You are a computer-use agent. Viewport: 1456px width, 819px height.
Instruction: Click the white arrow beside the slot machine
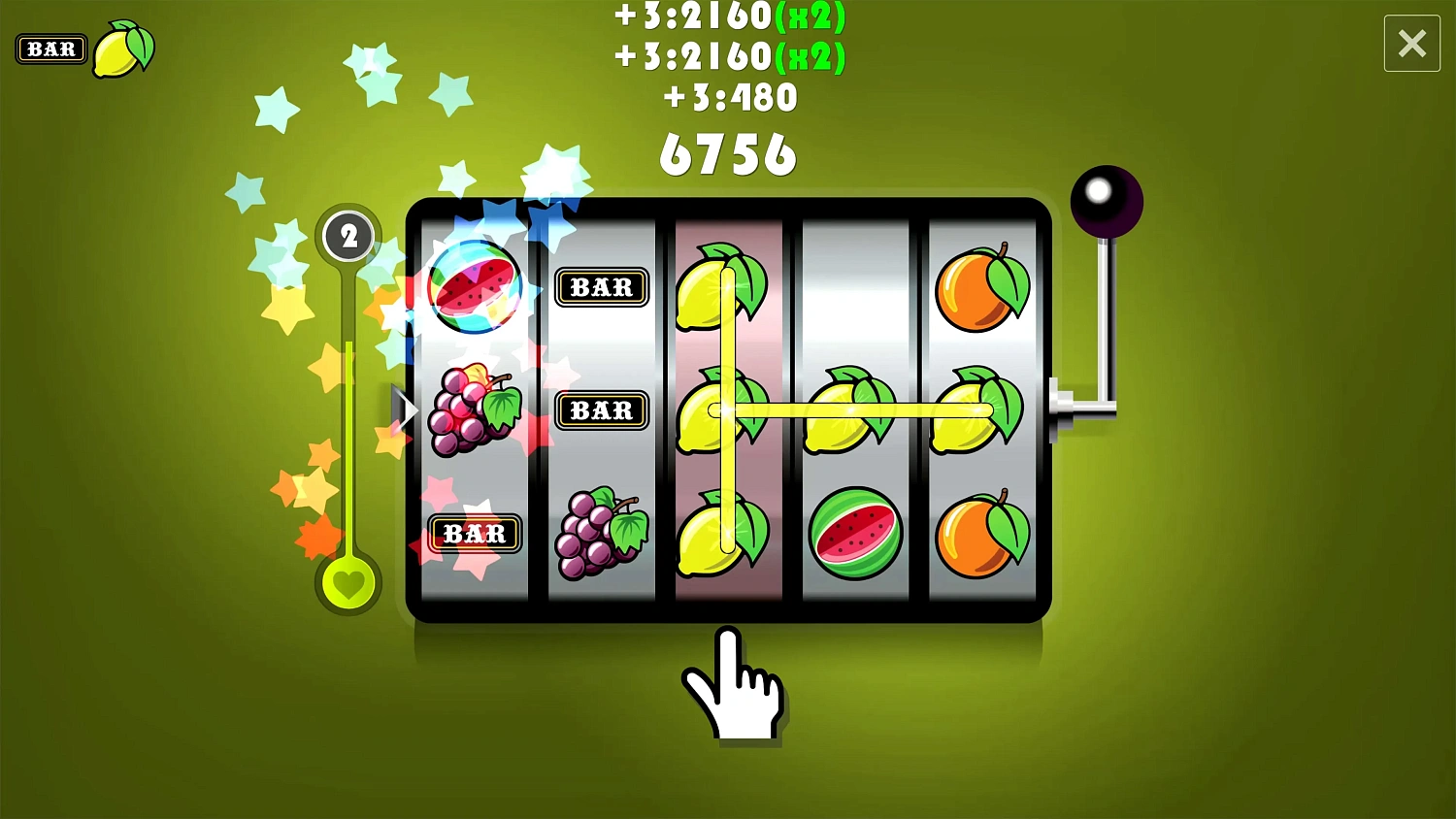coord(405,409)
